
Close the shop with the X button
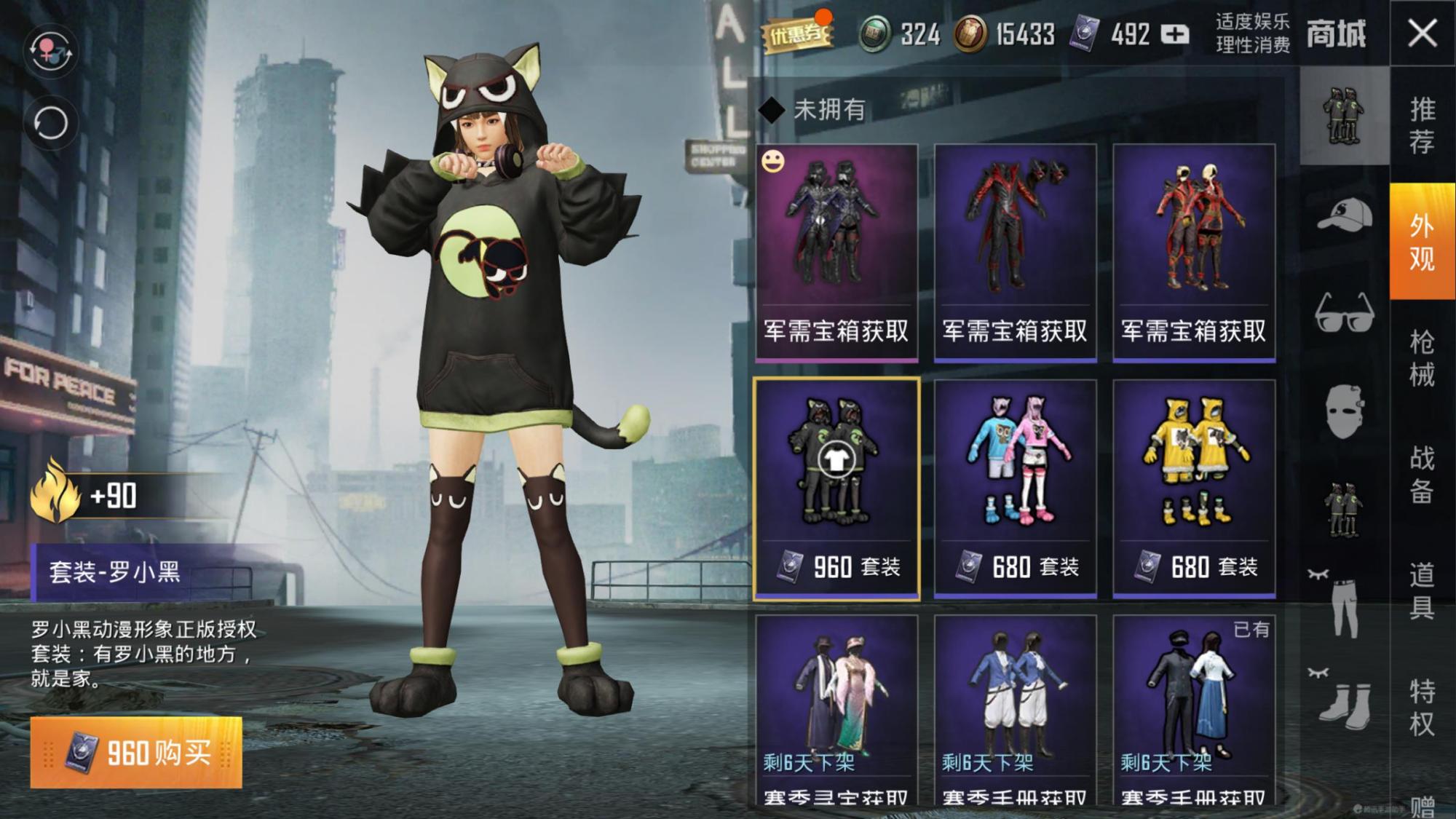pos(1422,33)
